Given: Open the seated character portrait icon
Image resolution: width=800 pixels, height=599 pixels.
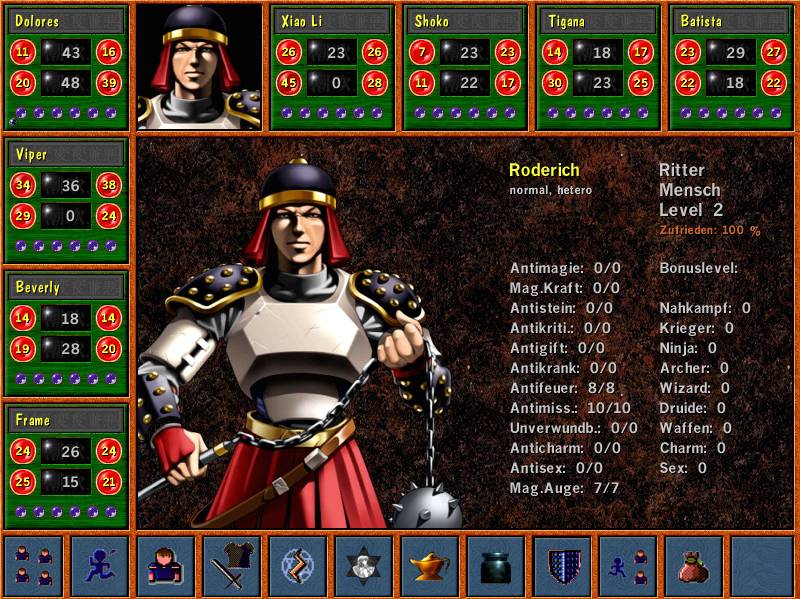Looking at the screenshot, I should 166,565.
